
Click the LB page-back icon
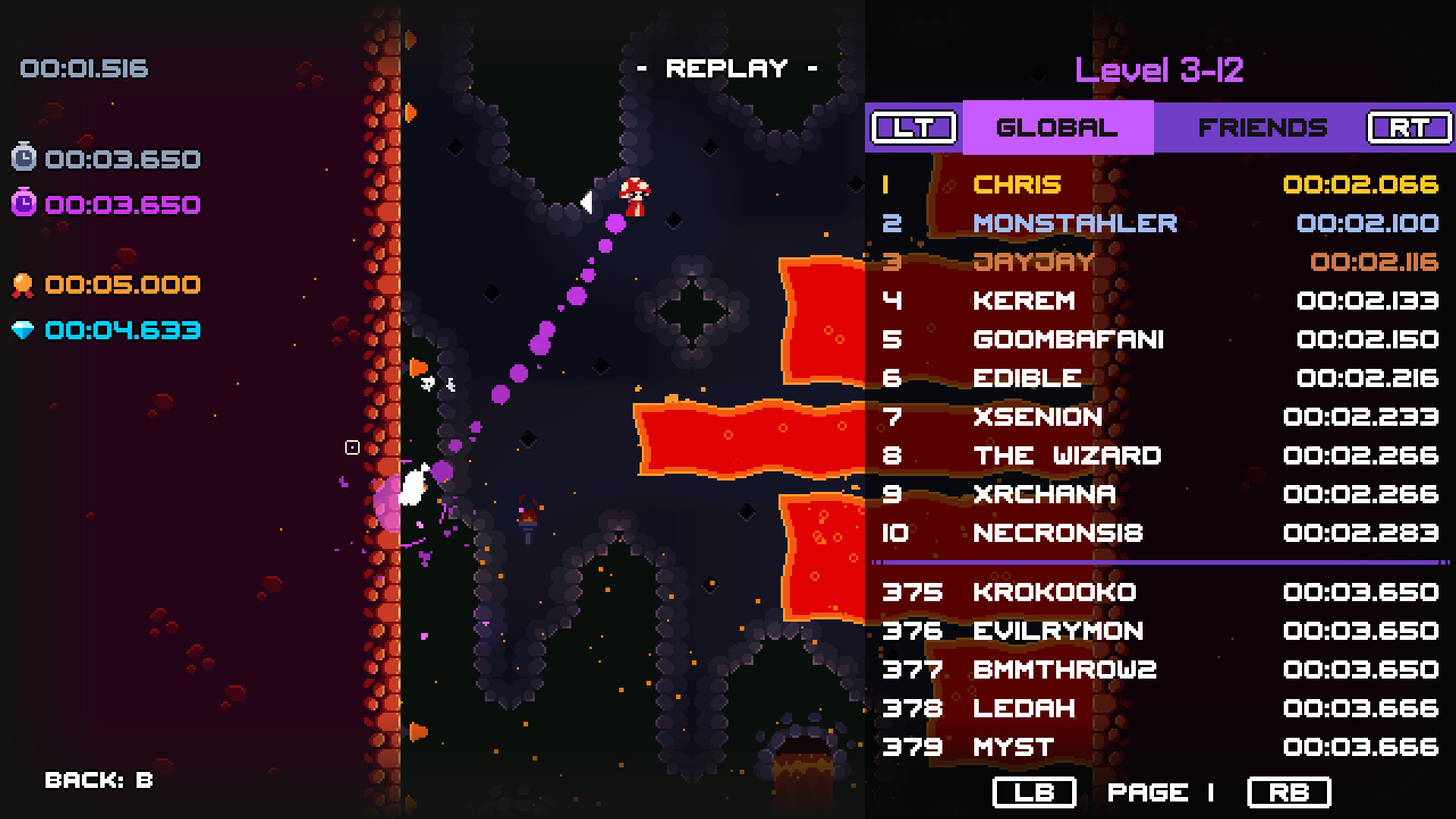(1034, 792)
